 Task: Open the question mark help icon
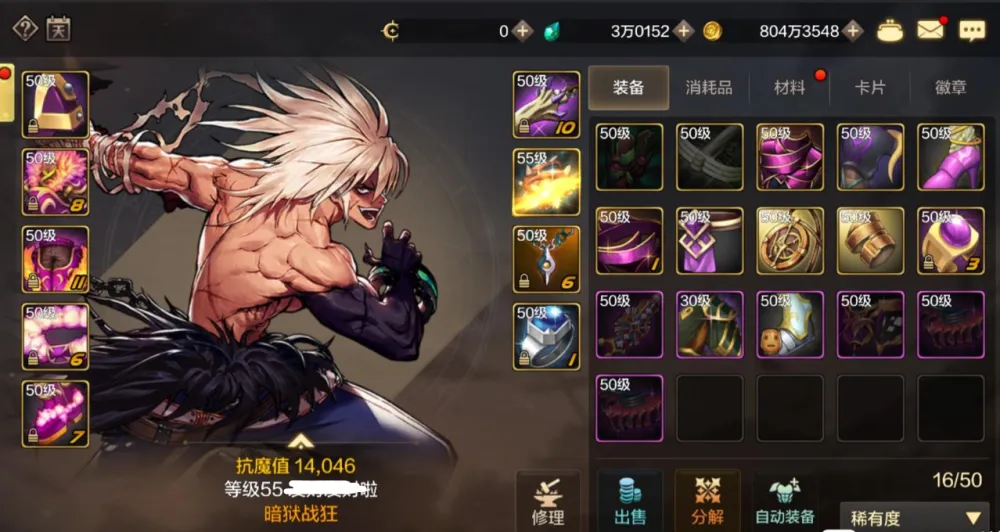click(24, 28)
